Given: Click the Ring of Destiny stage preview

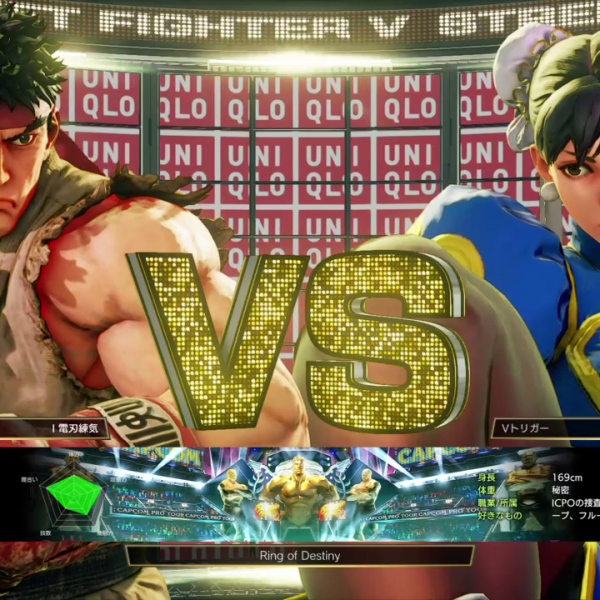Looking at the screenshot, I should (x=299, y=493).
